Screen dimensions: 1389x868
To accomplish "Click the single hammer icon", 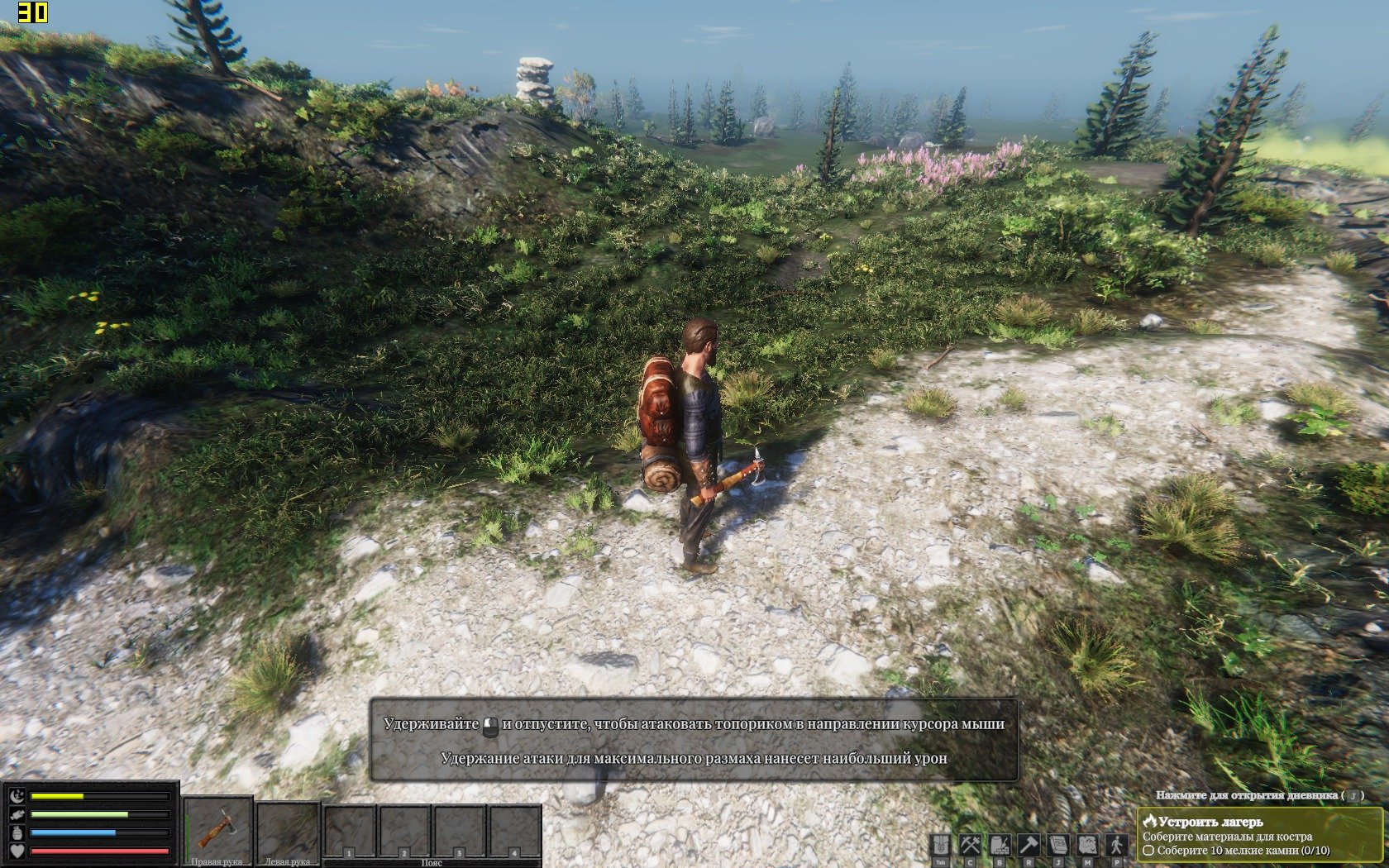I will pos(1029,845).
